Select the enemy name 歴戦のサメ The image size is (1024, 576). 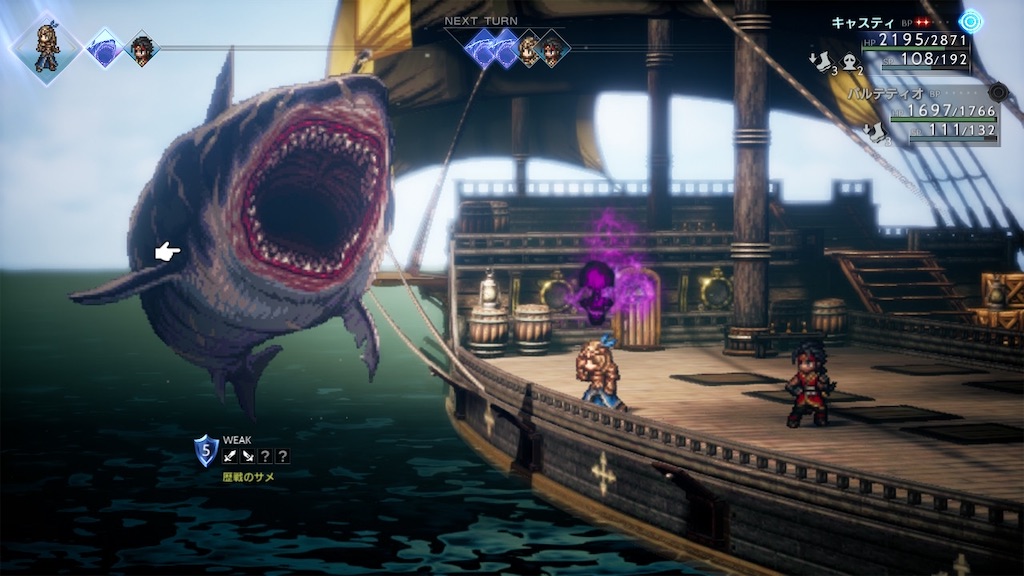click(x=248, y=477)
